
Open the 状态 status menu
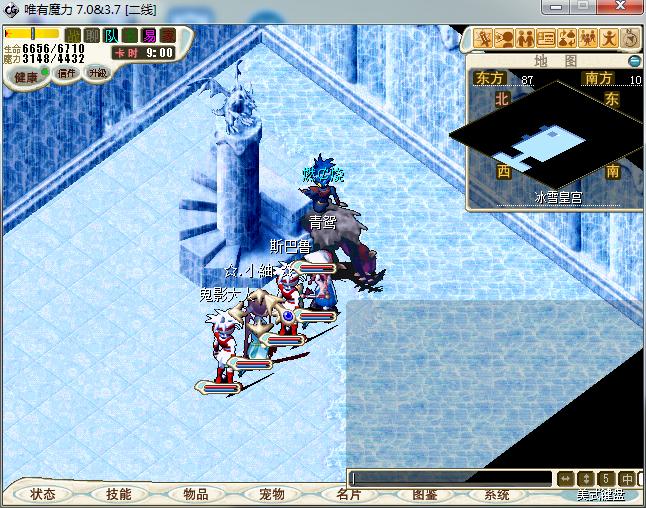[x=43, y=494]
